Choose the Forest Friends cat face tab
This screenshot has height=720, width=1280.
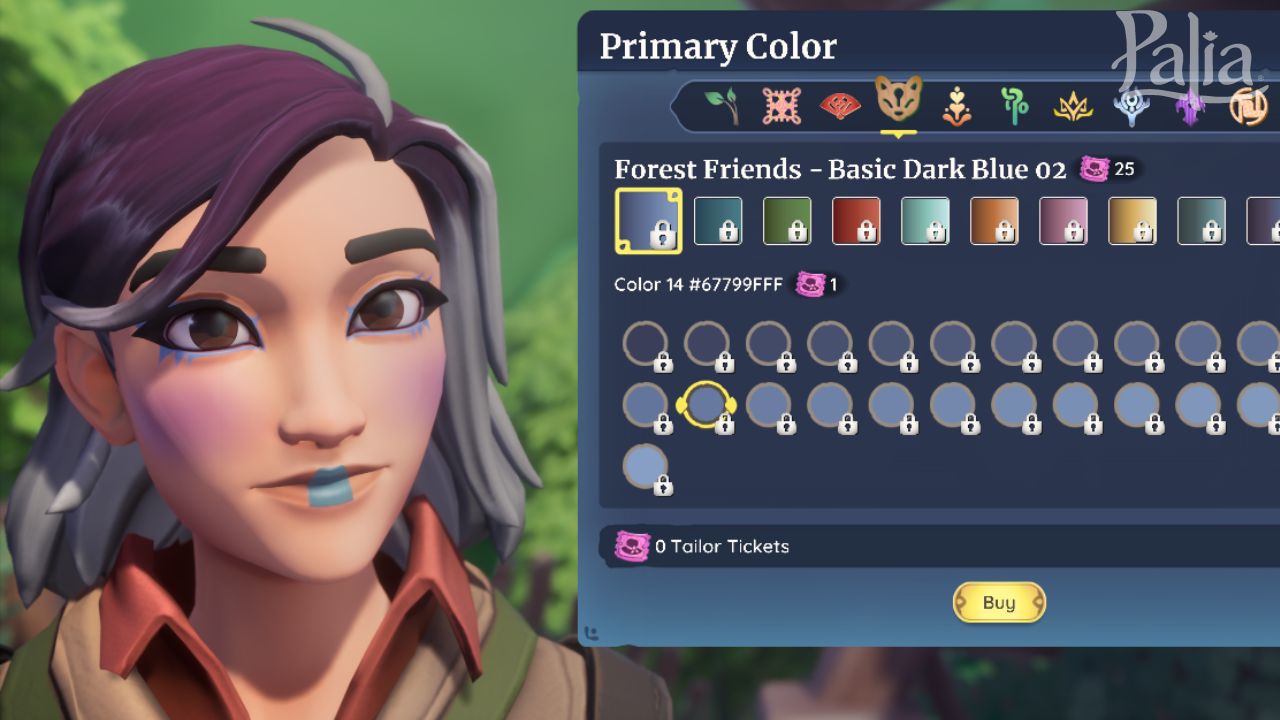pos(898,100)
